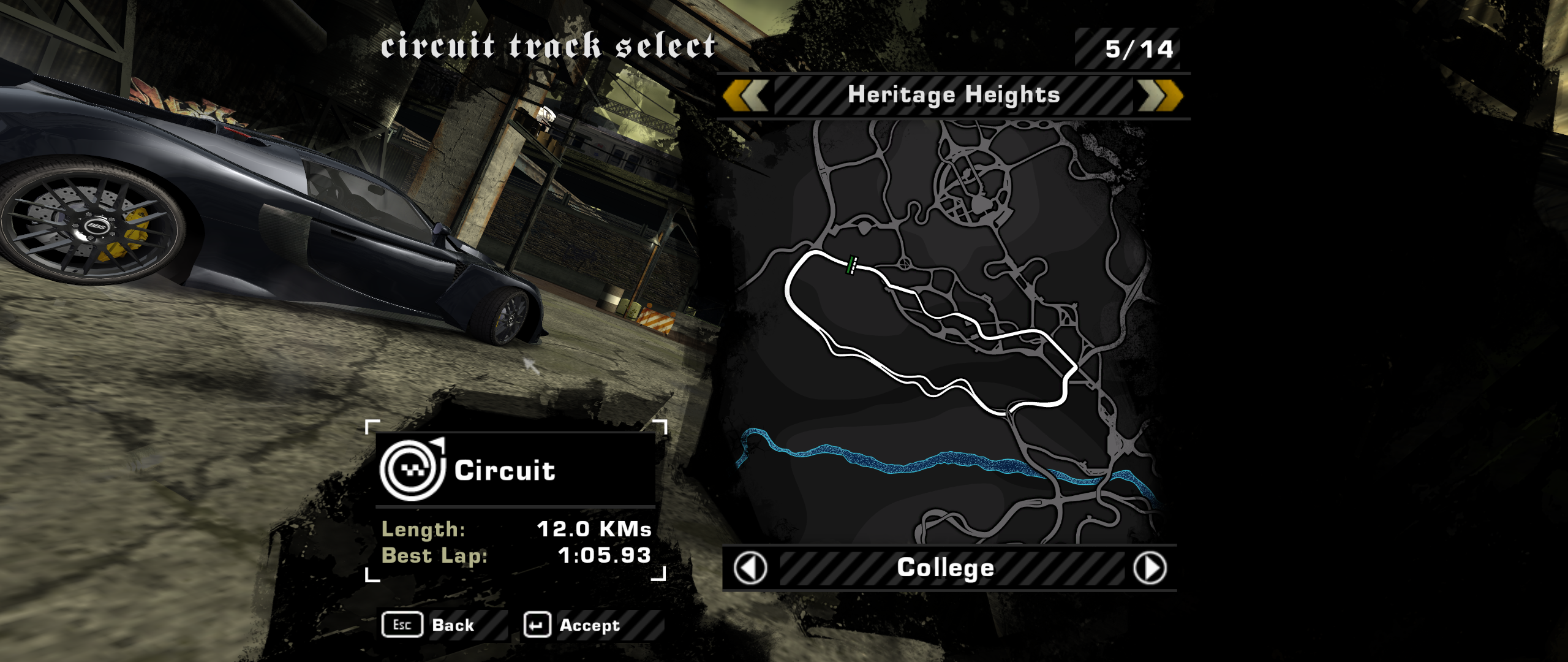Go to the previous track with left yellow arrows
Screen dimensions: 1568x662
(745, 96)
